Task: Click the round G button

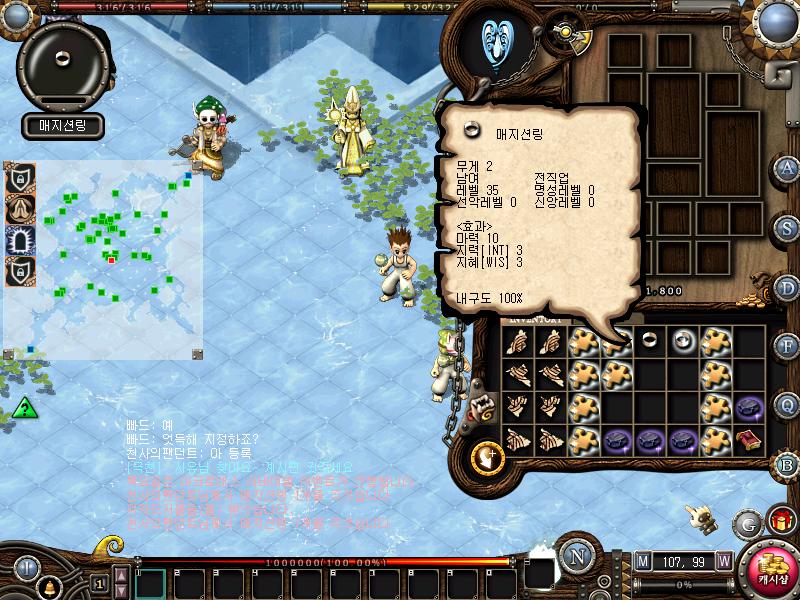Action: (747, 522)
